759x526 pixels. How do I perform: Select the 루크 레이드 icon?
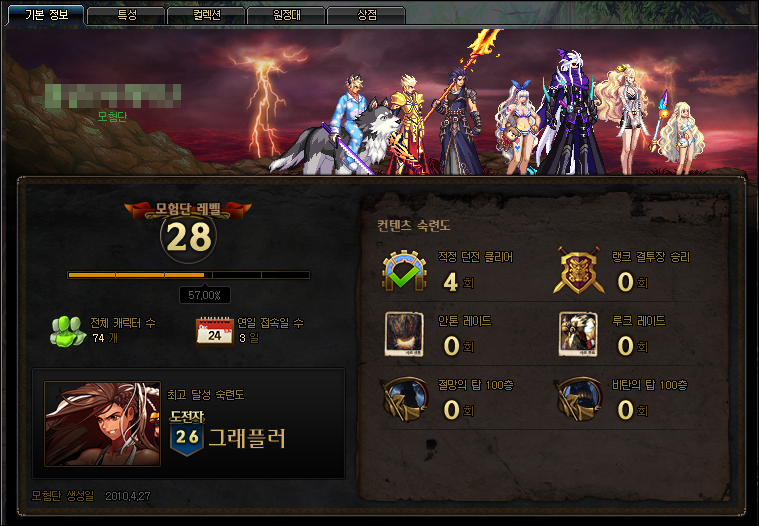tap(578, 335)
